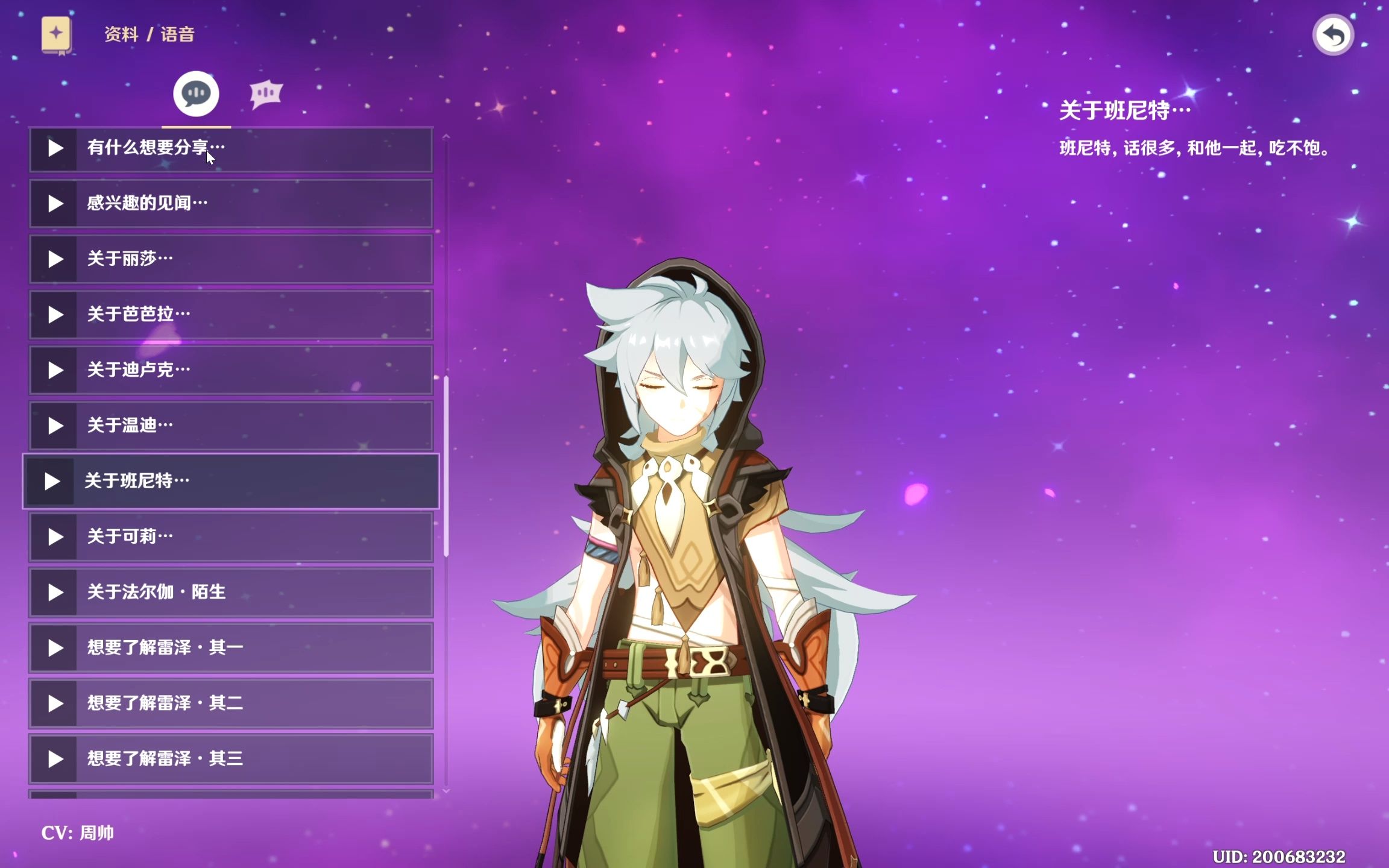
Task: Open 想要了解雷泽·其三 entry
Action: click(231, 759)
